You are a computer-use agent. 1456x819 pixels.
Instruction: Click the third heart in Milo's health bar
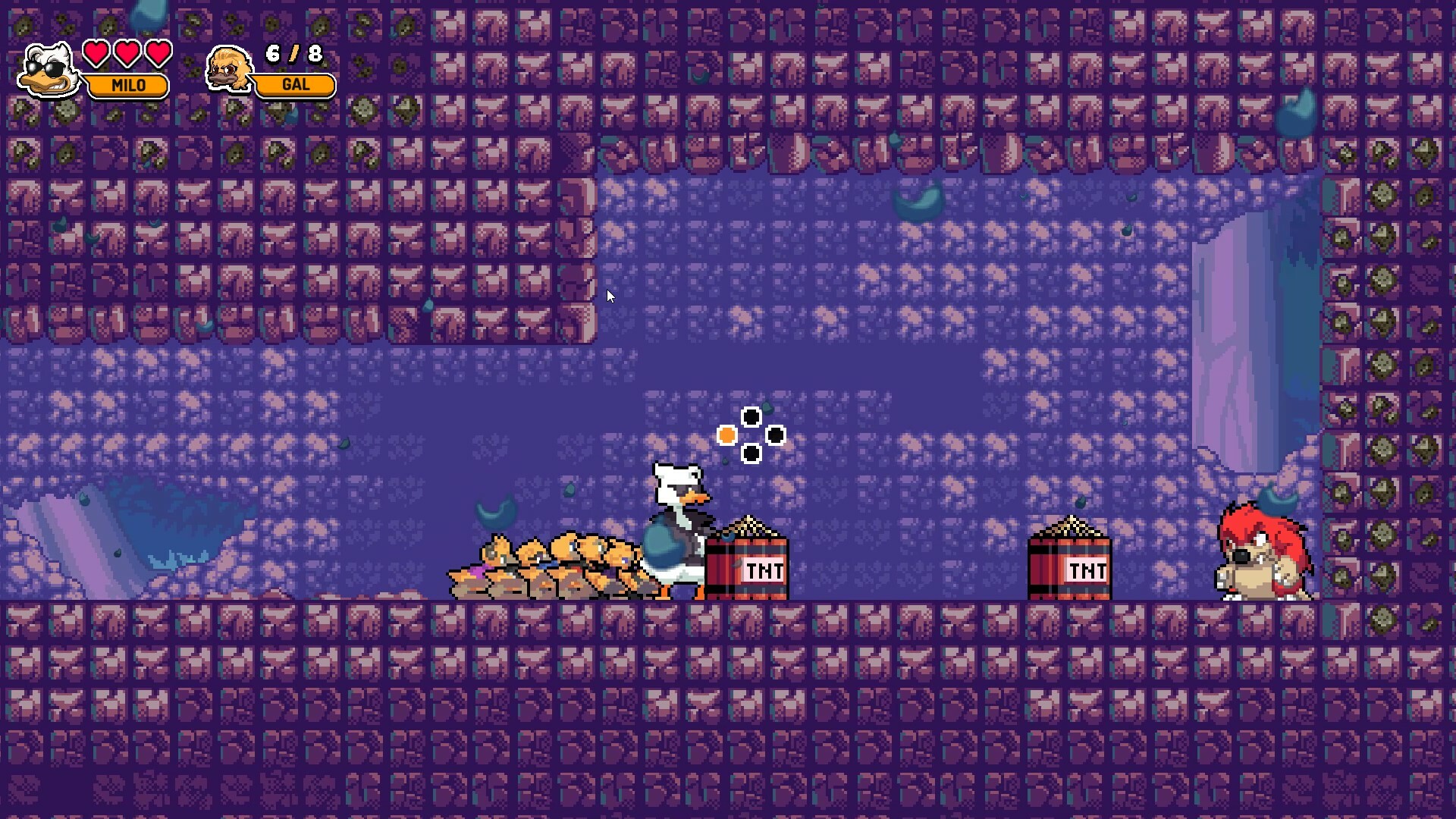pos(157,54)
